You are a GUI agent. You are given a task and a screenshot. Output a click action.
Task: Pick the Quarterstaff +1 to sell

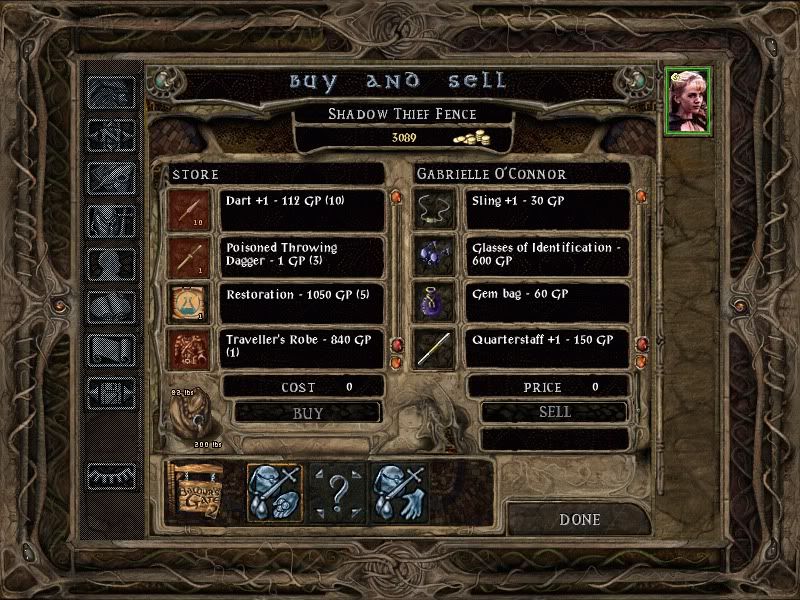[548, 347]
